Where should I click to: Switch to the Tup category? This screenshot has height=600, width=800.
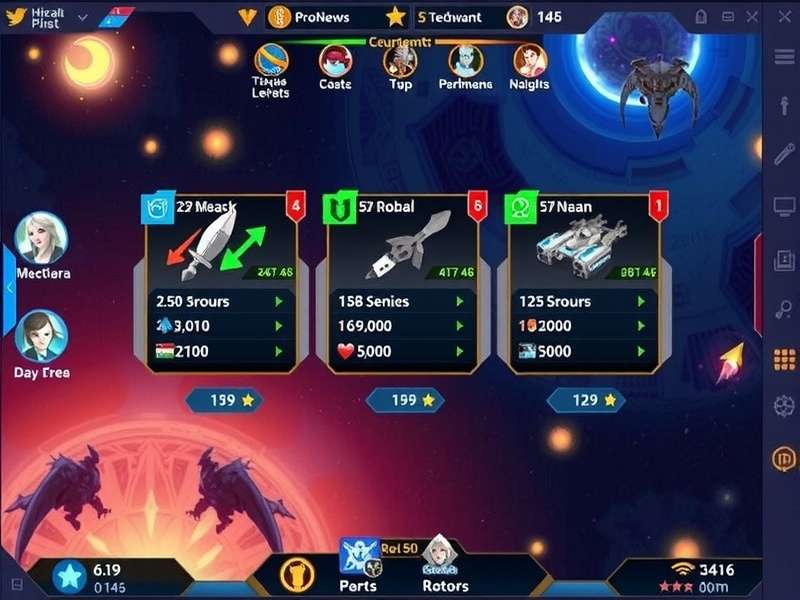pyautogui.click(x=400, y=66)
